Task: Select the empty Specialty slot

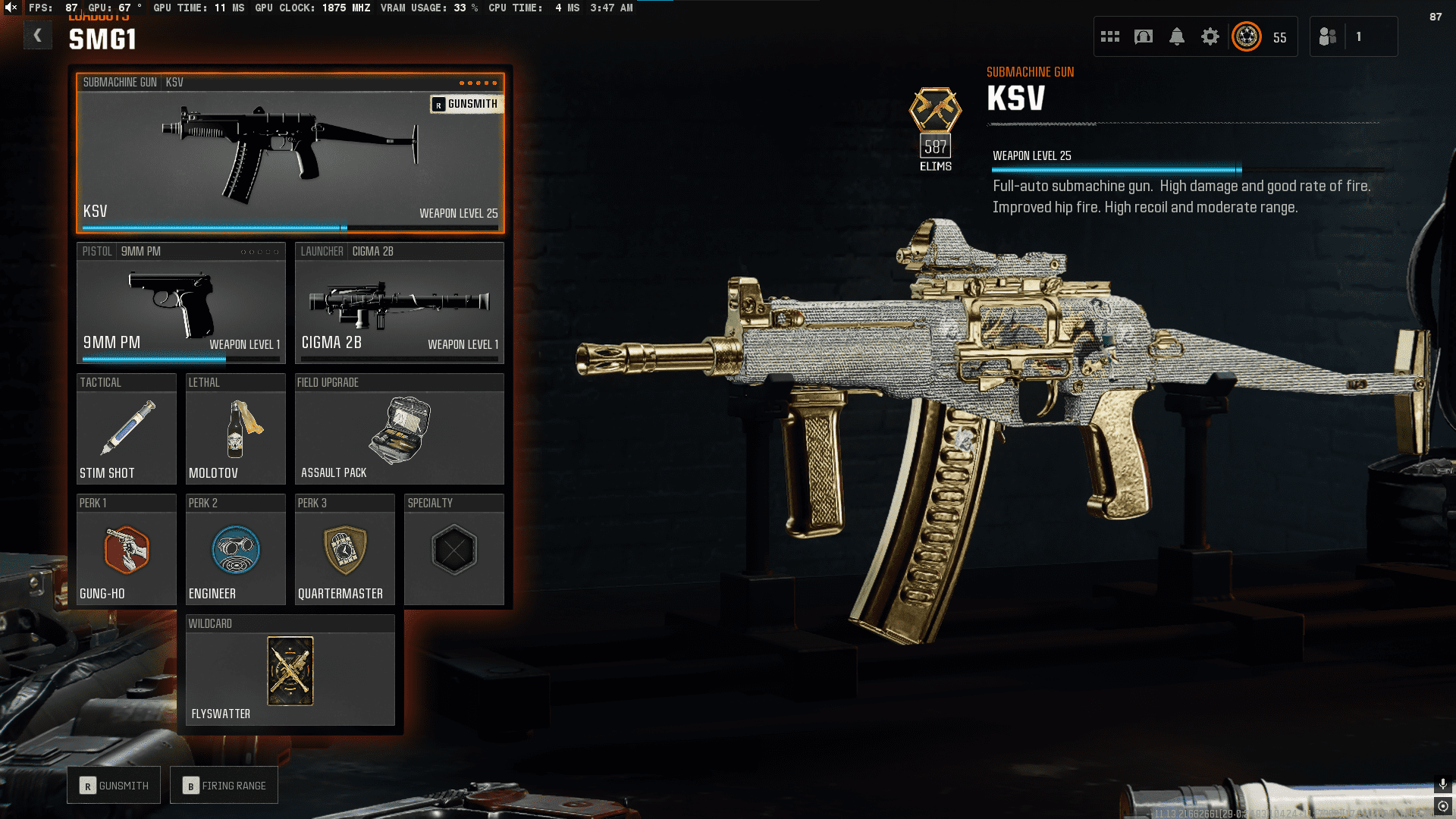Action: coord(453,551)
